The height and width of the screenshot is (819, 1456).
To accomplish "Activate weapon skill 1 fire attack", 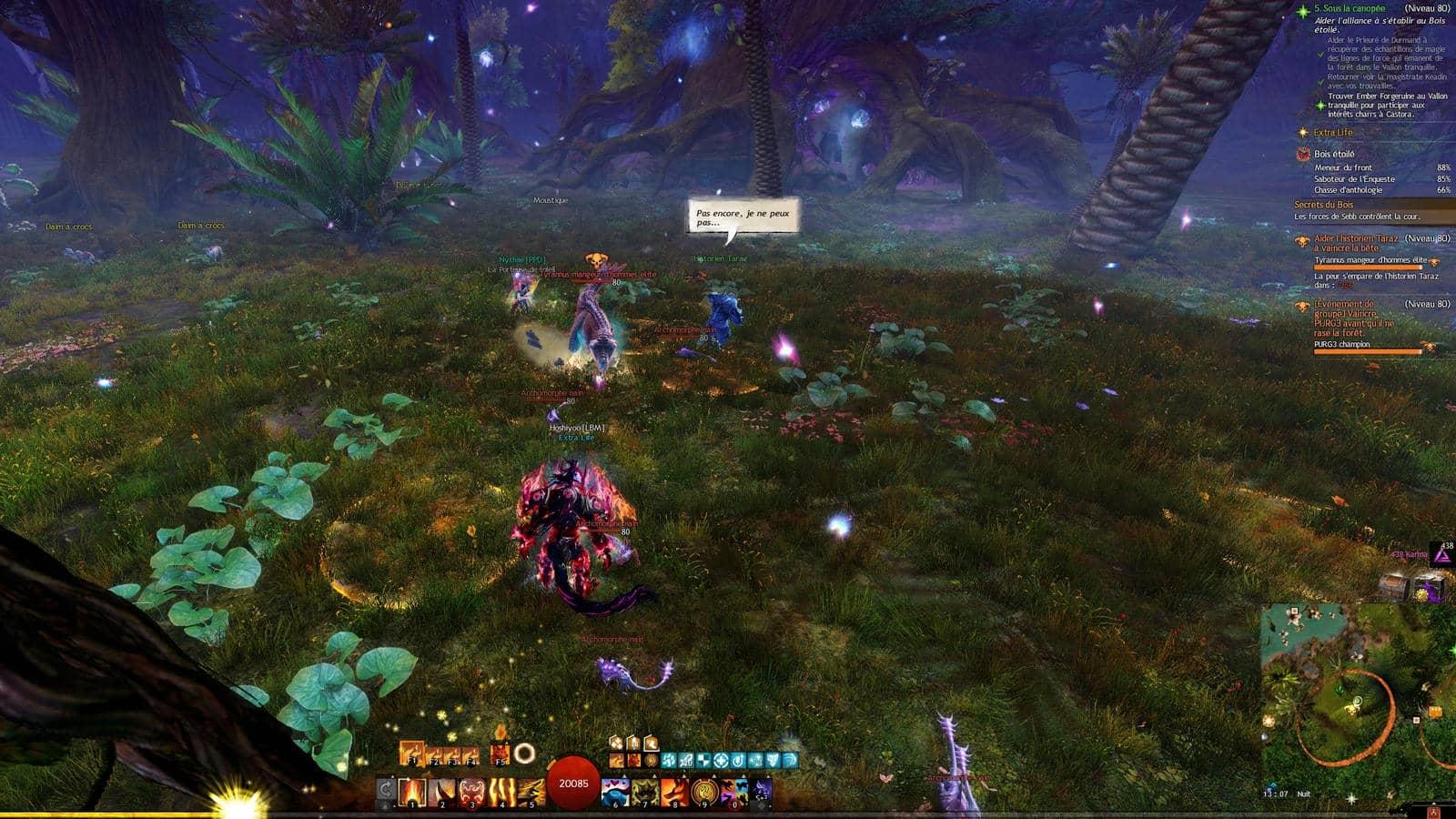I will point(413,792).
